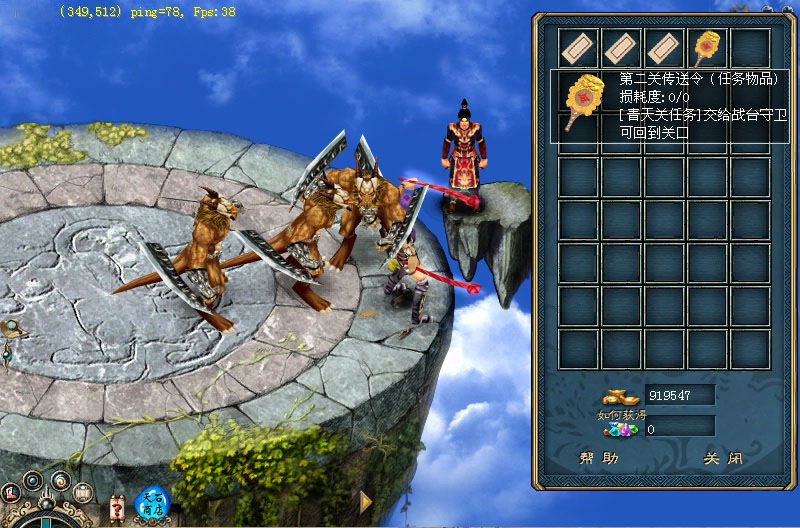The height and width of the screenshot is (528, 800).
Task: Click the orange spiral round button
Action: click(60, 481)
